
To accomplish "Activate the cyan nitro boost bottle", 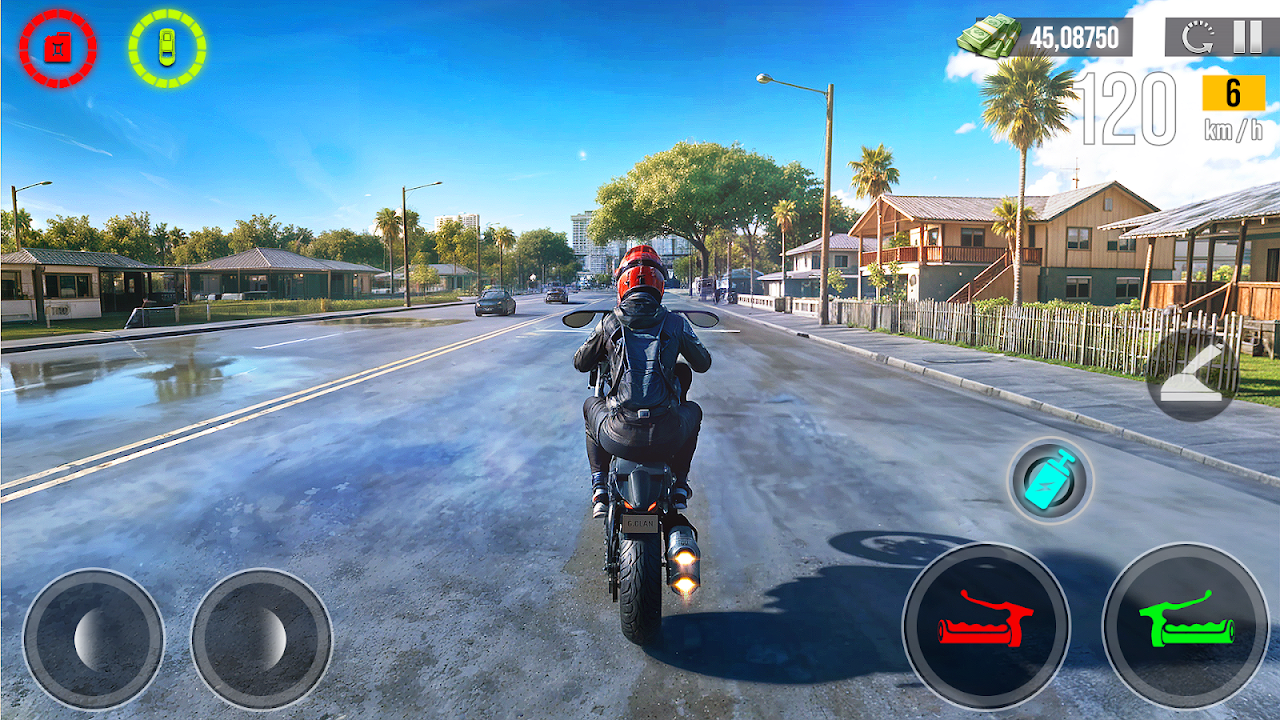I will point(1050,481).
